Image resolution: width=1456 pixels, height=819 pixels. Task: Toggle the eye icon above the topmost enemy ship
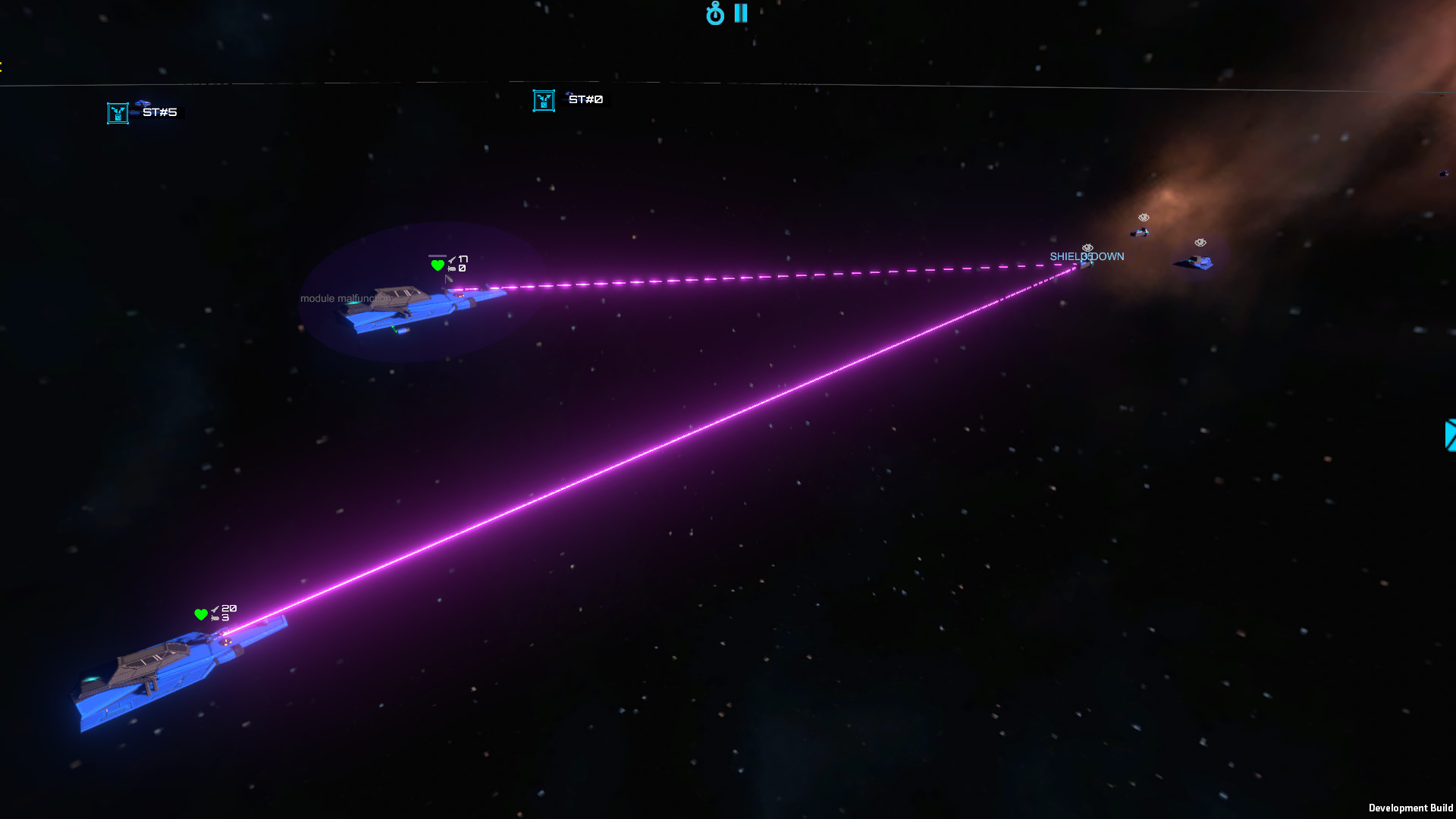1144,218
